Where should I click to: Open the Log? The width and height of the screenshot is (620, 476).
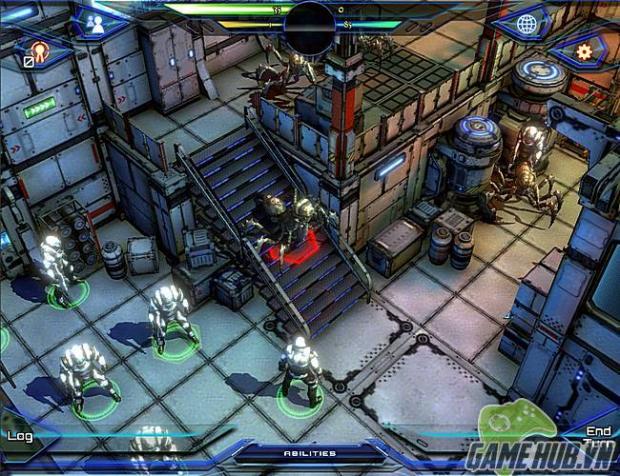click(19, 435)
